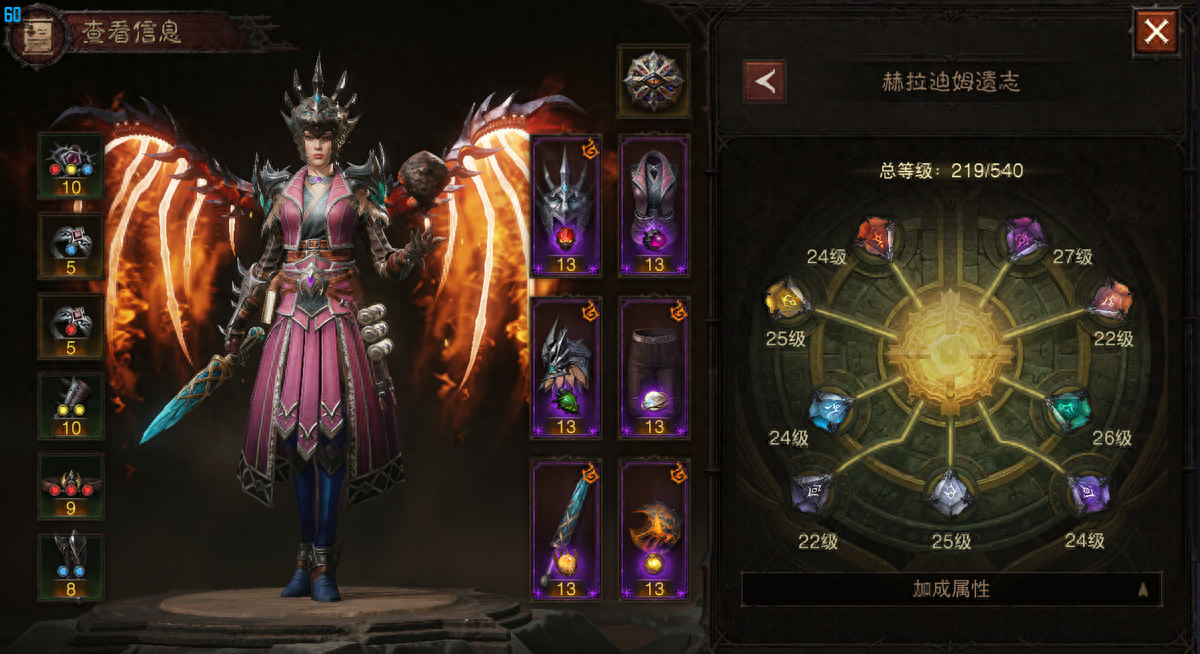The width and height of the screenshot is (1200, 654).
Task: Choose the 24级 red-orange gem node
Action: click(877, 239)
